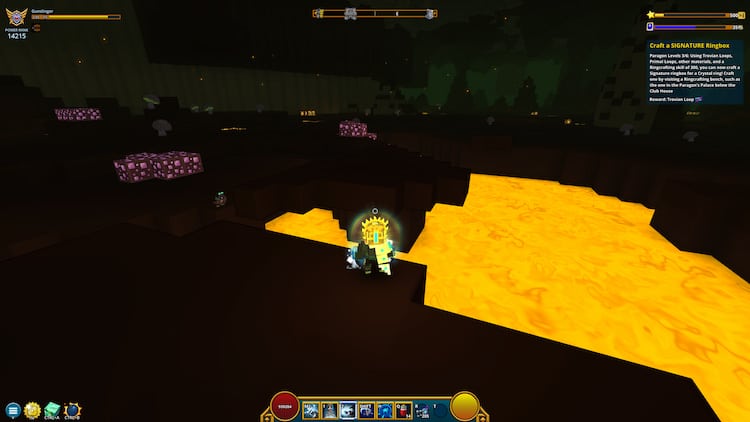Click the golden sun badge icon

click(32, 410)
